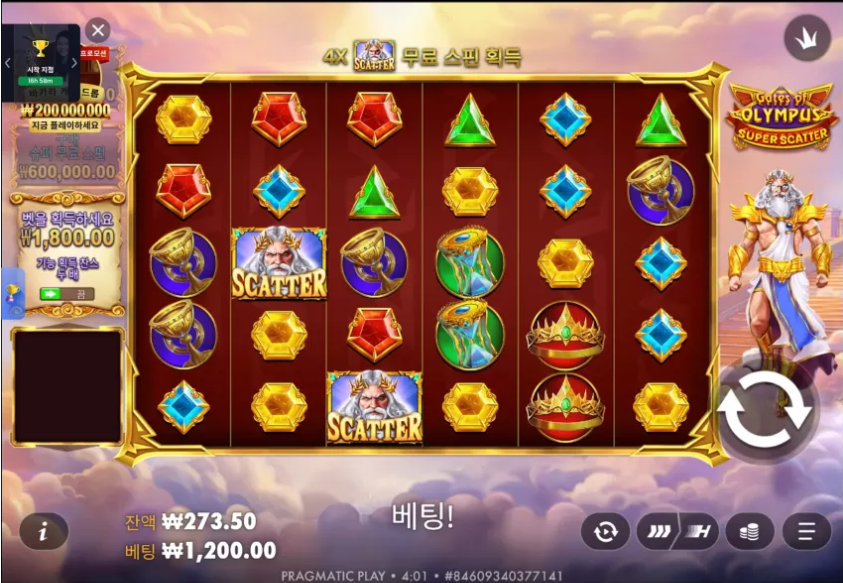Click the crown icon in the corner

tap(807, 38)
